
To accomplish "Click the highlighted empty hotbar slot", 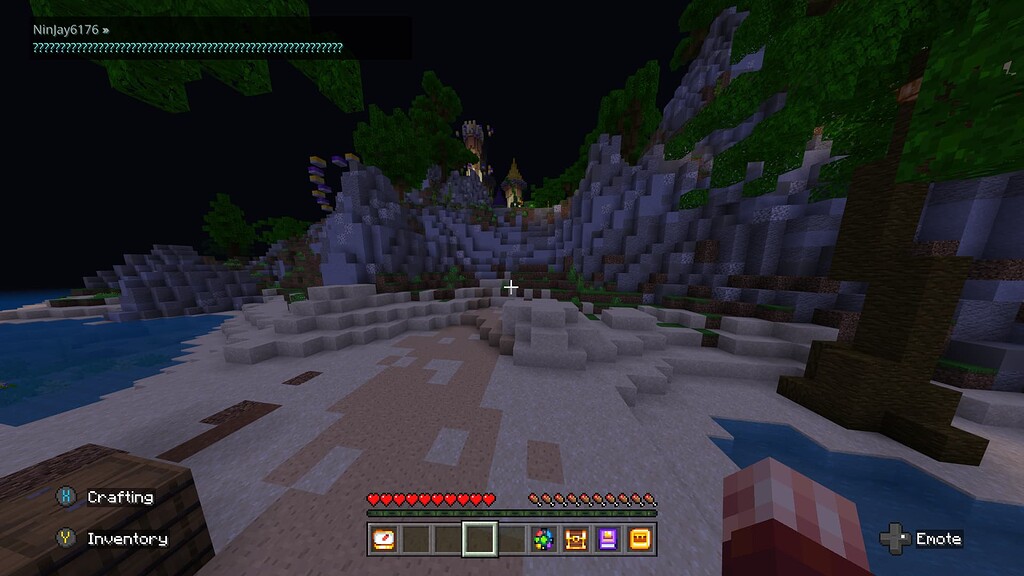I will click(x=480, y=540).
